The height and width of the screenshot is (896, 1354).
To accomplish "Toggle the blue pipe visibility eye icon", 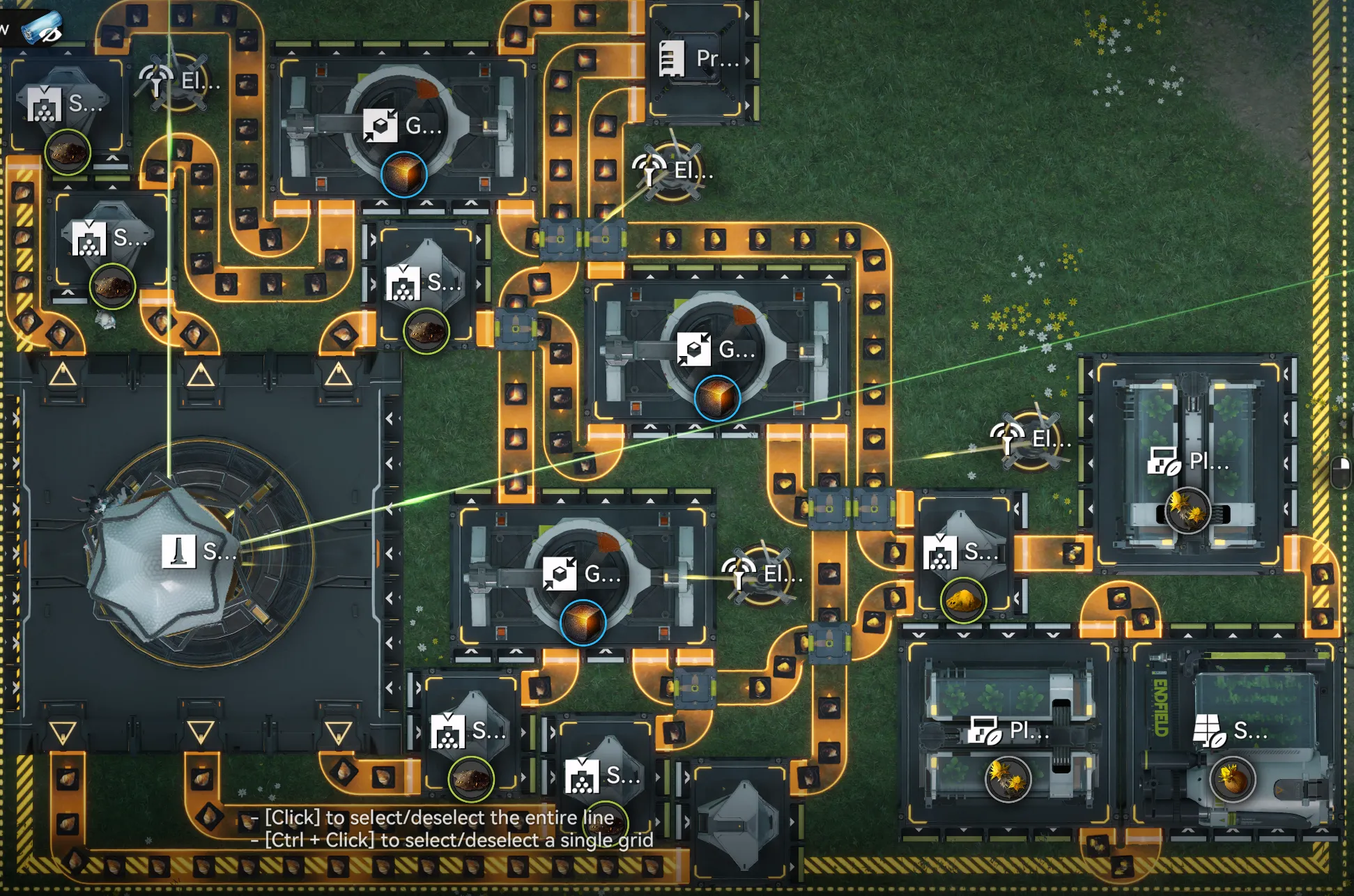I will click(42, 29).
